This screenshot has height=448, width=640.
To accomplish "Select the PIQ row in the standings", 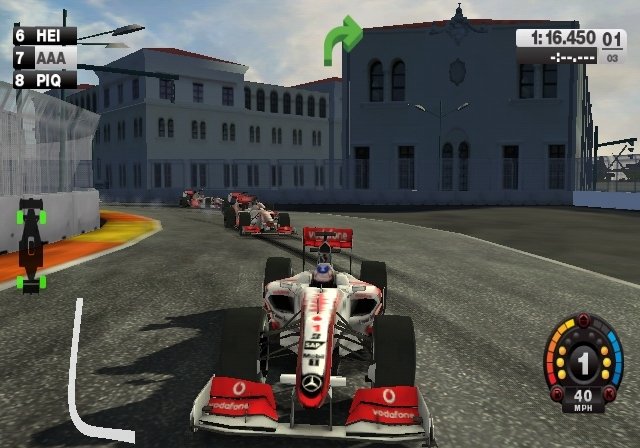I will click(44, 78).
